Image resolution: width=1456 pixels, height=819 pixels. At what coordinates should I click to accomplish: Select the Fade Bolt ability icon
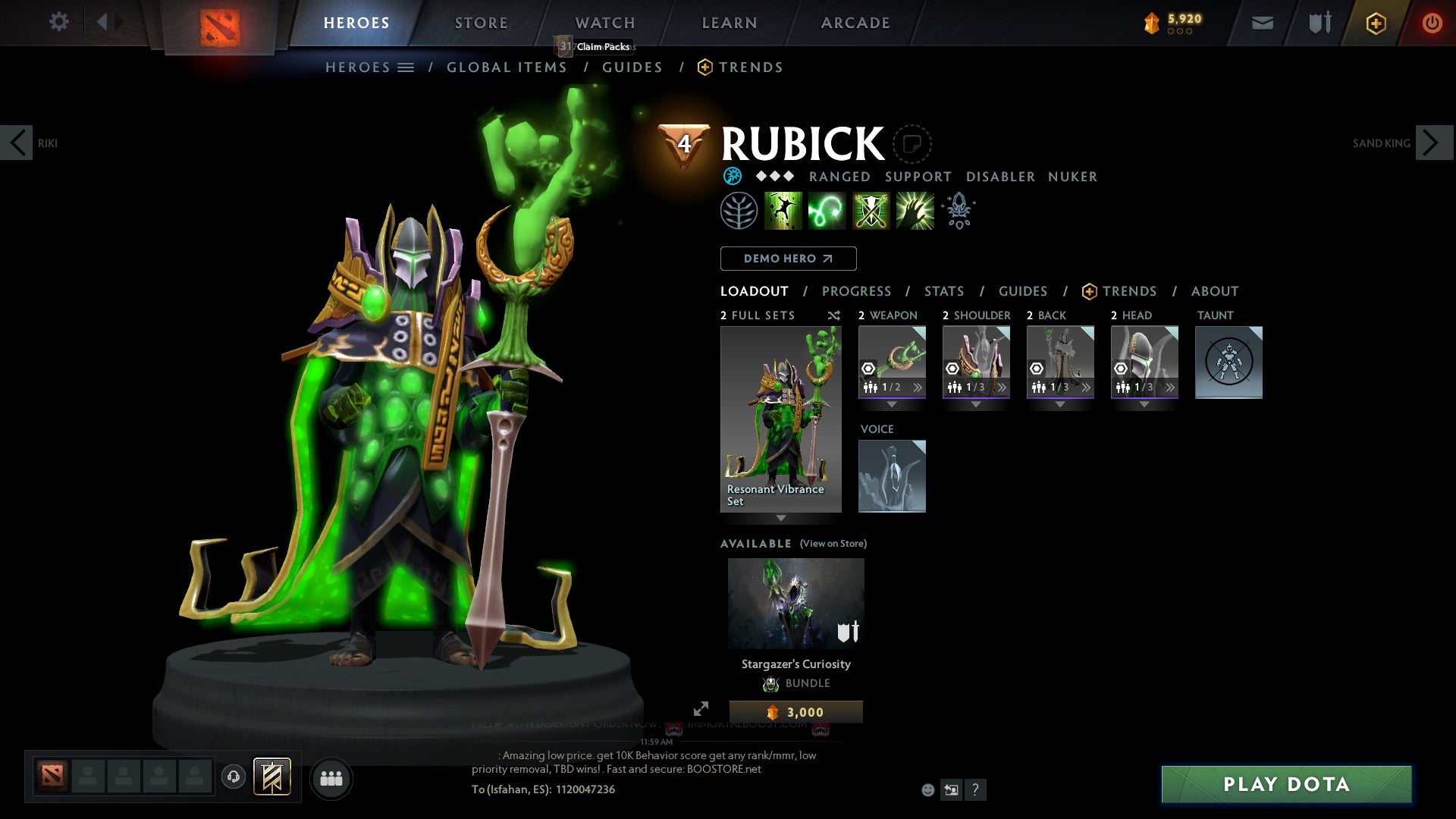click(x=828, y=210)
